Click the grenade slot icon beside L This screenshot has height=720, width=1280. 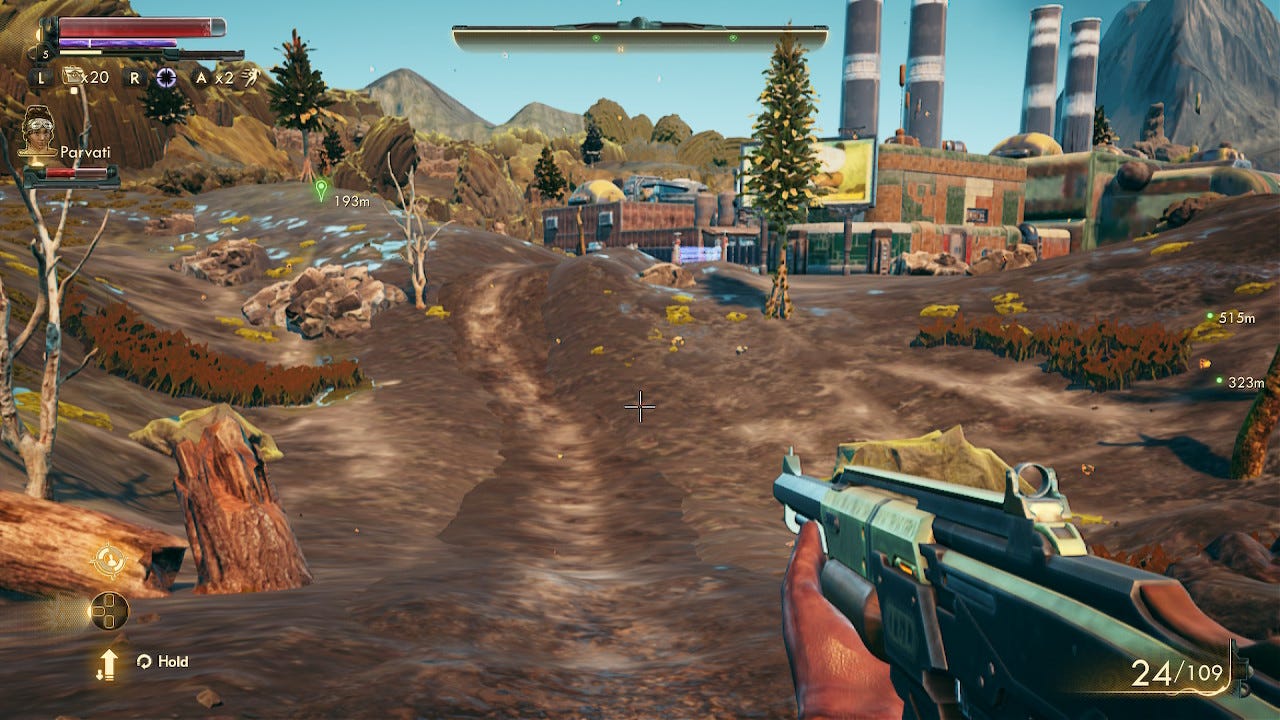coord(70,77)
